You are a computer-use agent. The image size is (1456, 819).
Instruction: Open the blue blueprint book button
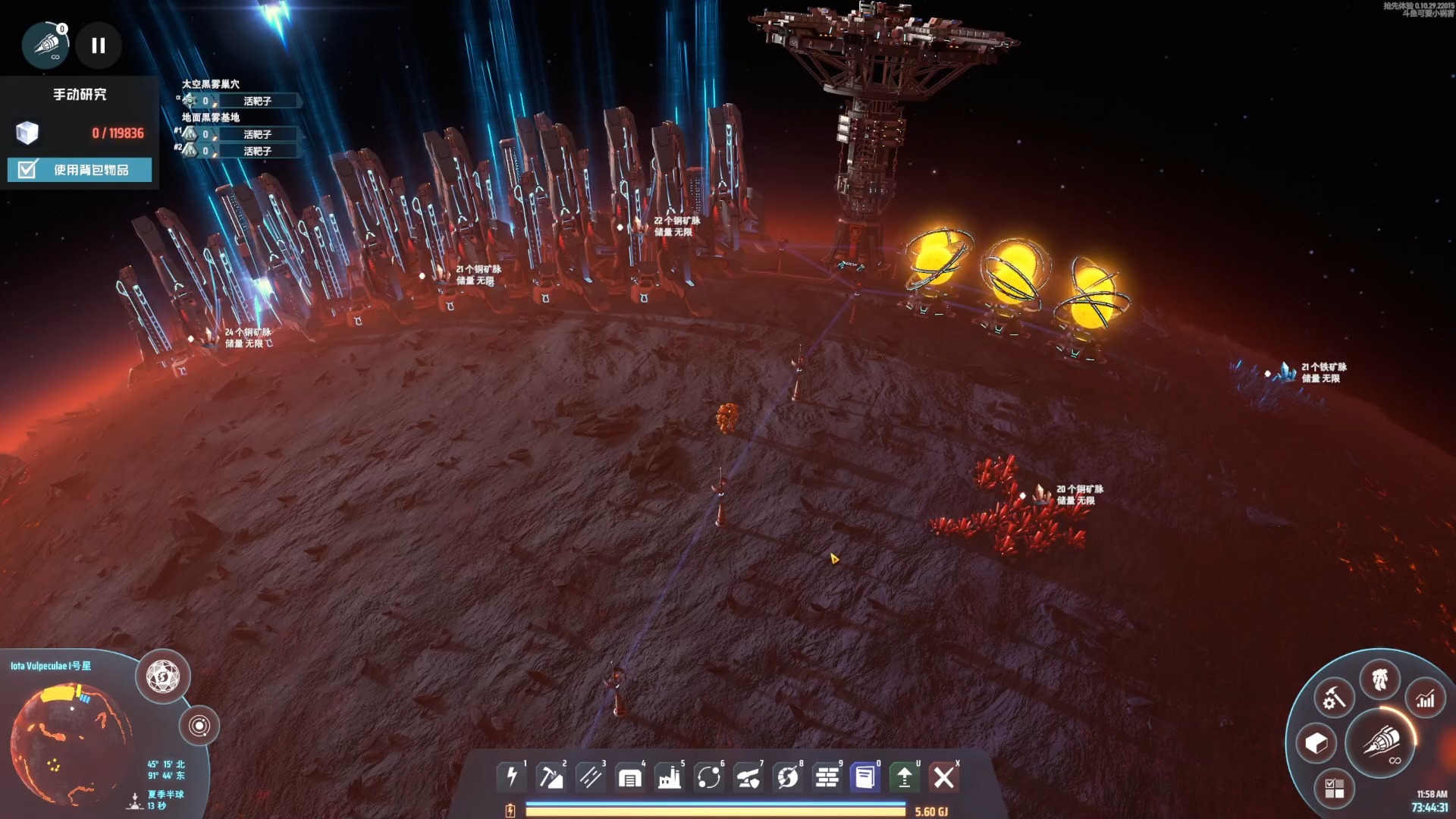point(865,777)
